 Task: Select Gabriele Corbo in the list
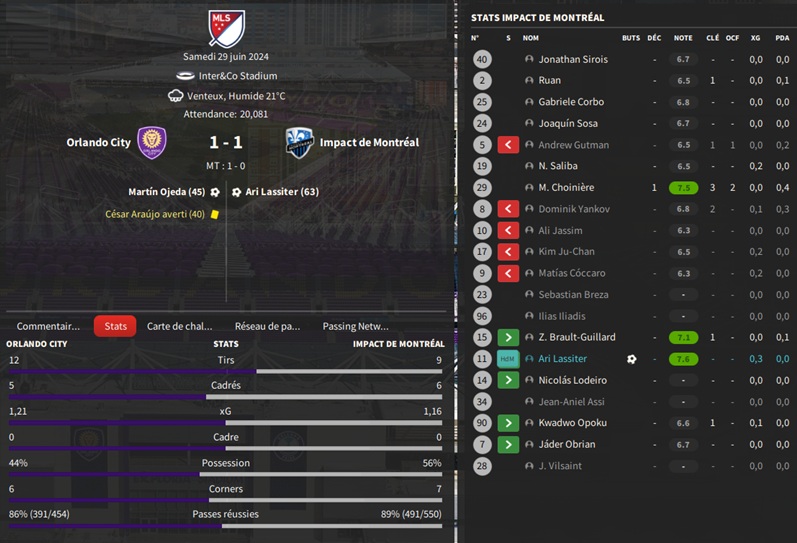point(571,102)
